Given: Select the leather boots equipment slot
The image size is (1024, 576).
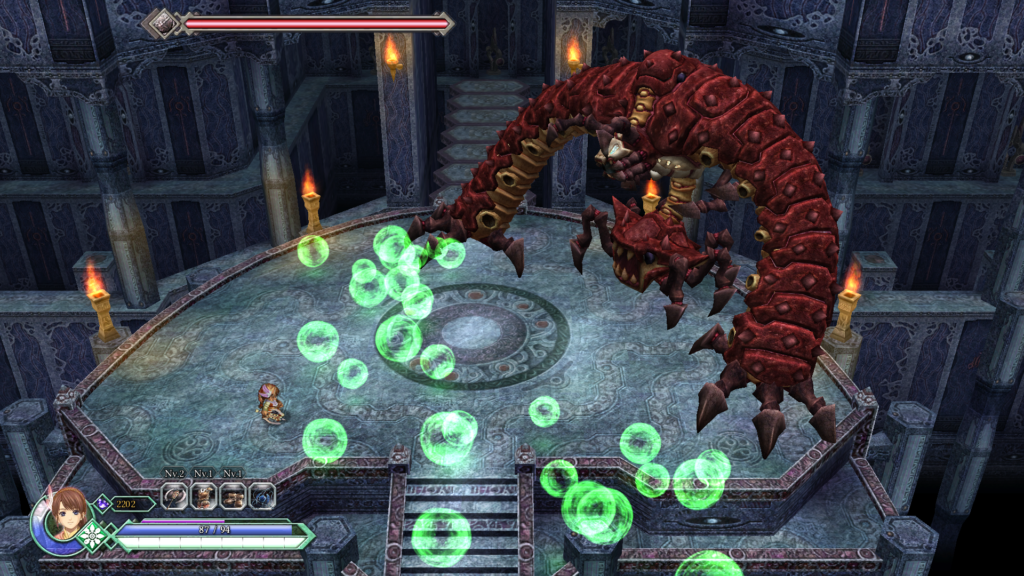Looking at the screenshot, I should [x=233, y=495].
